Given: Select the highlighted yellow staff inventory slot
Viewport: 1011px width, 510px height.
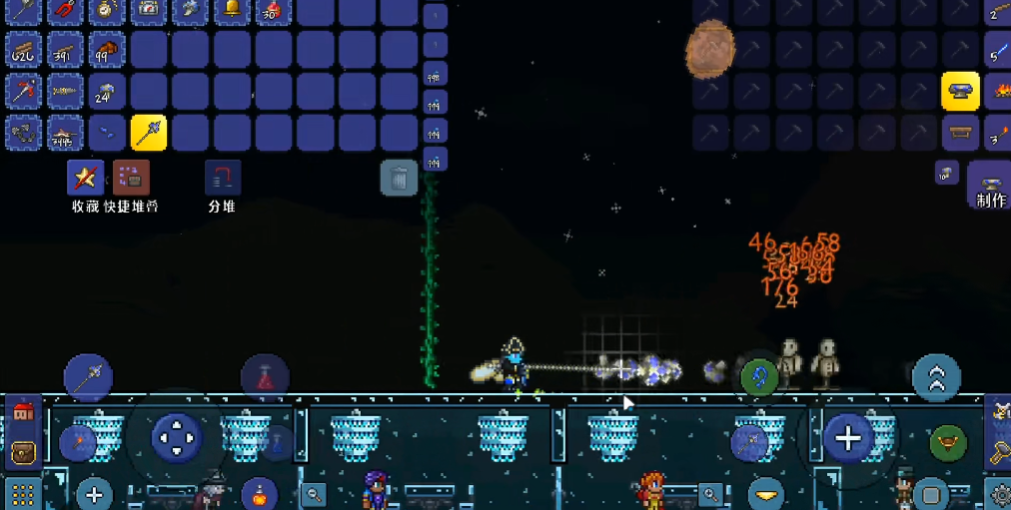Looking at the screenshot, I should click(148, 132).
